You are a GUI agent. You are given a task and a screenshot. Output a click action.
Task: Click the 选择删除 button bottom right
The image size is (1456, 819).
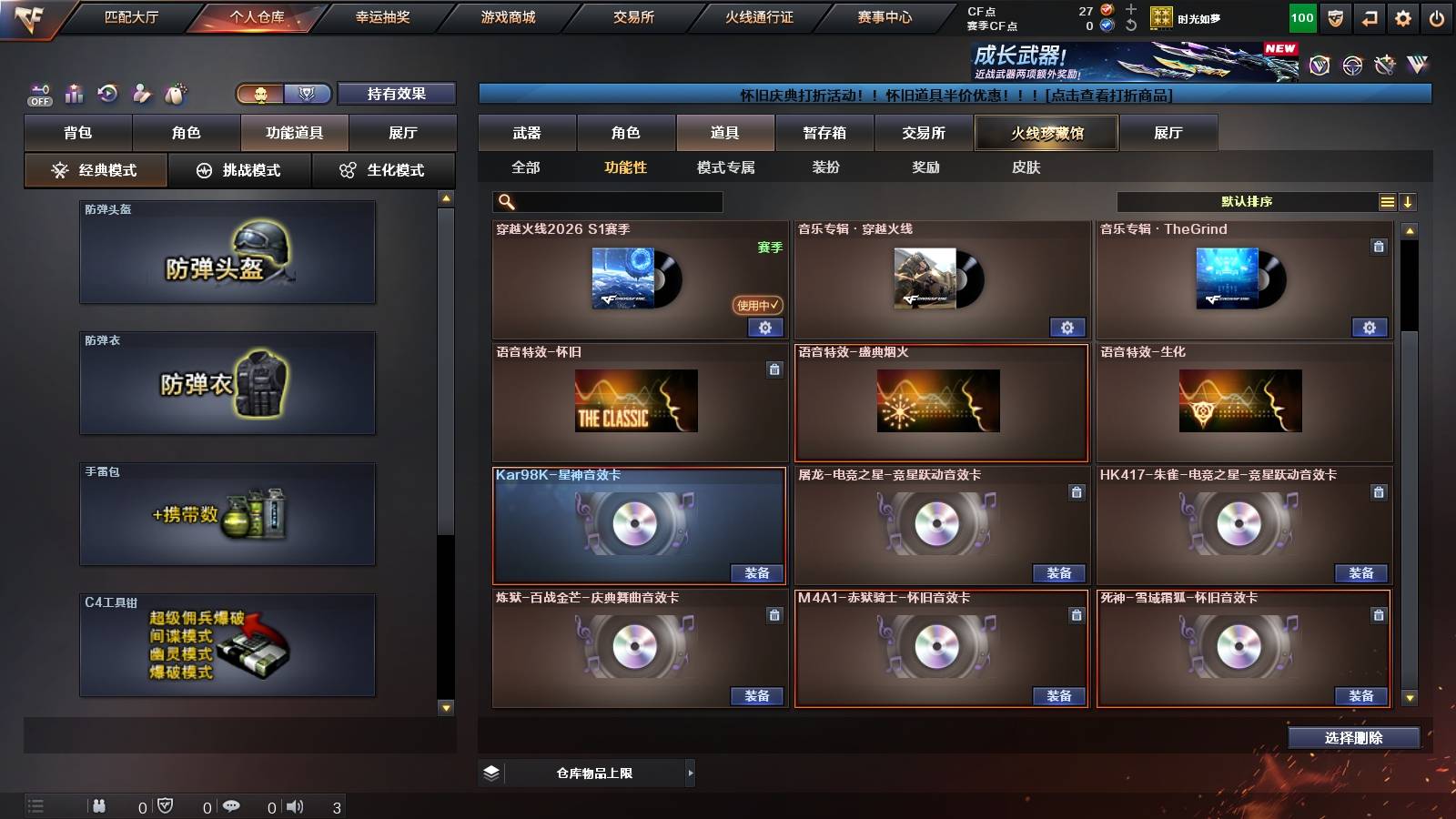(1353, 738)
